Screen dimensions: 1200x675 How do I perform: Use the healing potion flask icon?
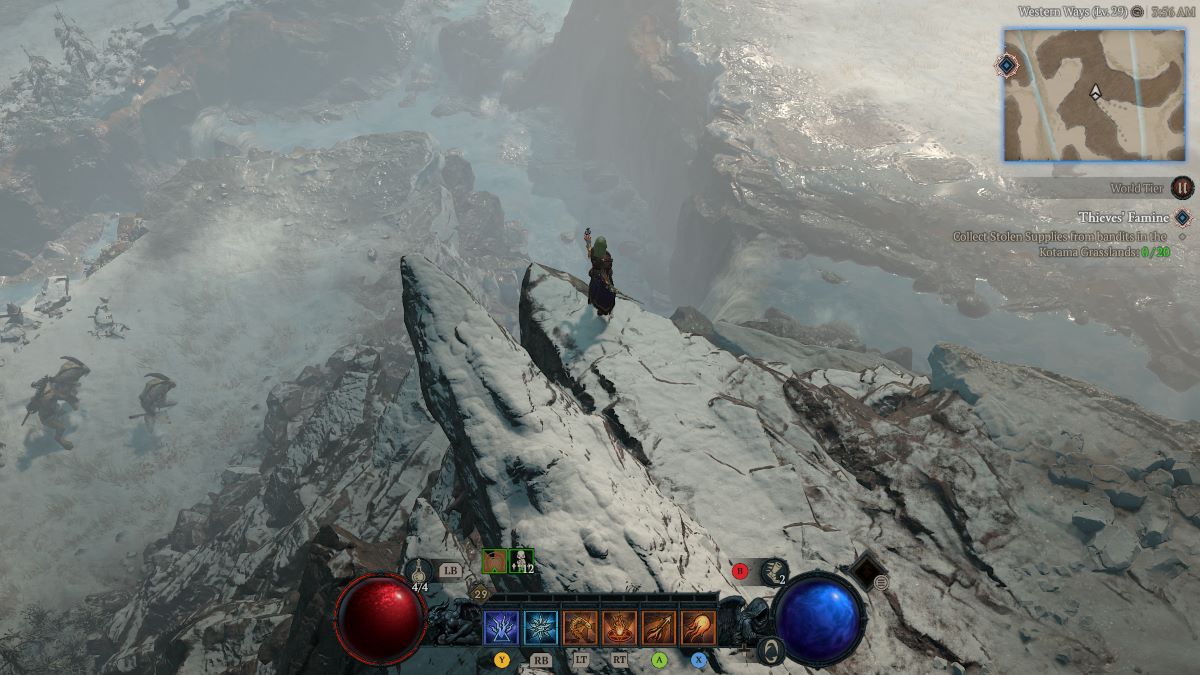click(420, 571)
